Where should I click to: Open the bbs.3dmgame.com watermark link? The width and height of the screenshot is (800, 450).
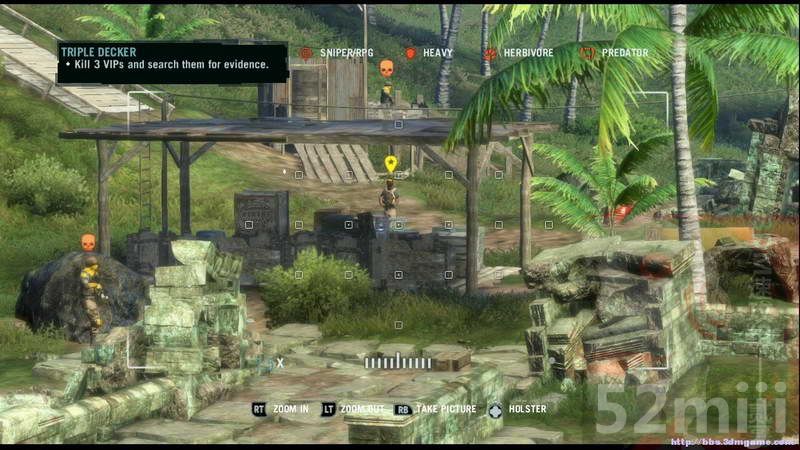tap(727, 441)
